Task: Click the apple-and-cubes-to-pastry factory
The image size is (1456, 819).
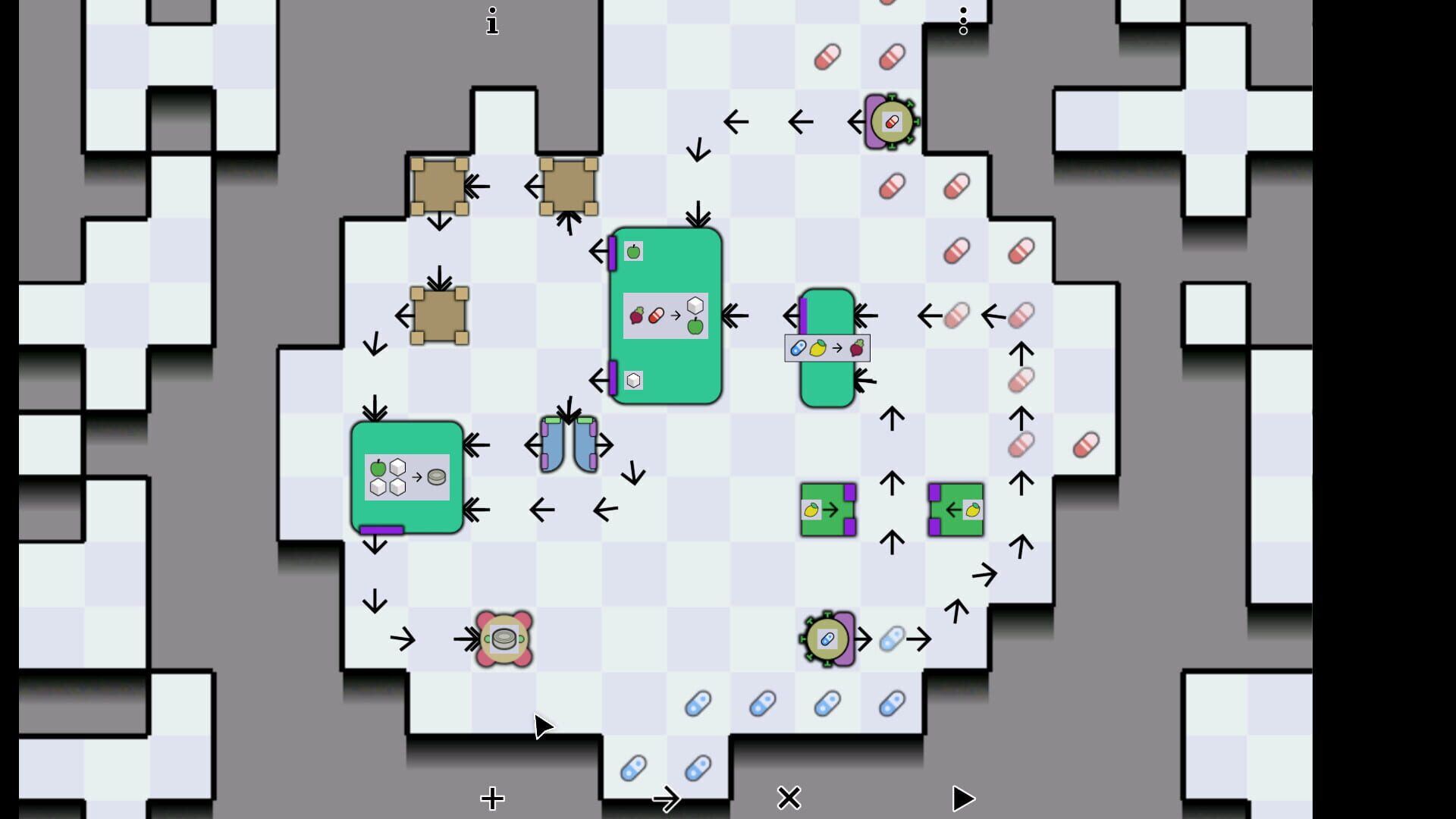Action: point(407,476)
